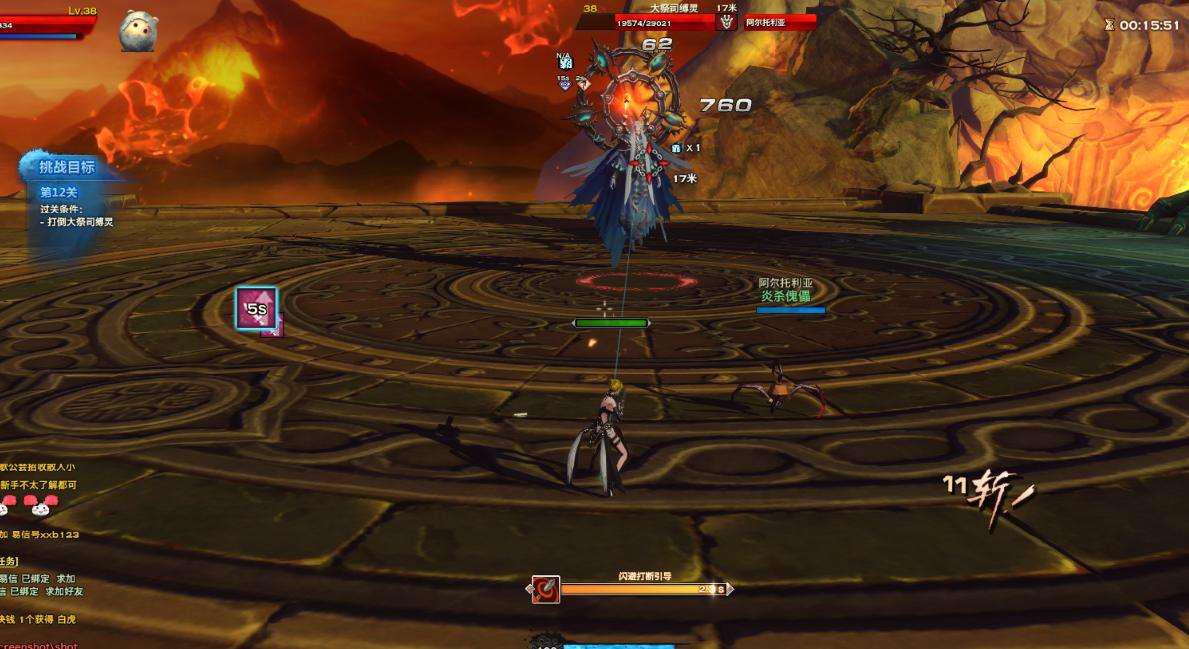Select the pink 5s buff icon
This screenshot has height=649, width=1189.
pyautogui.click(x=256, y=308)
